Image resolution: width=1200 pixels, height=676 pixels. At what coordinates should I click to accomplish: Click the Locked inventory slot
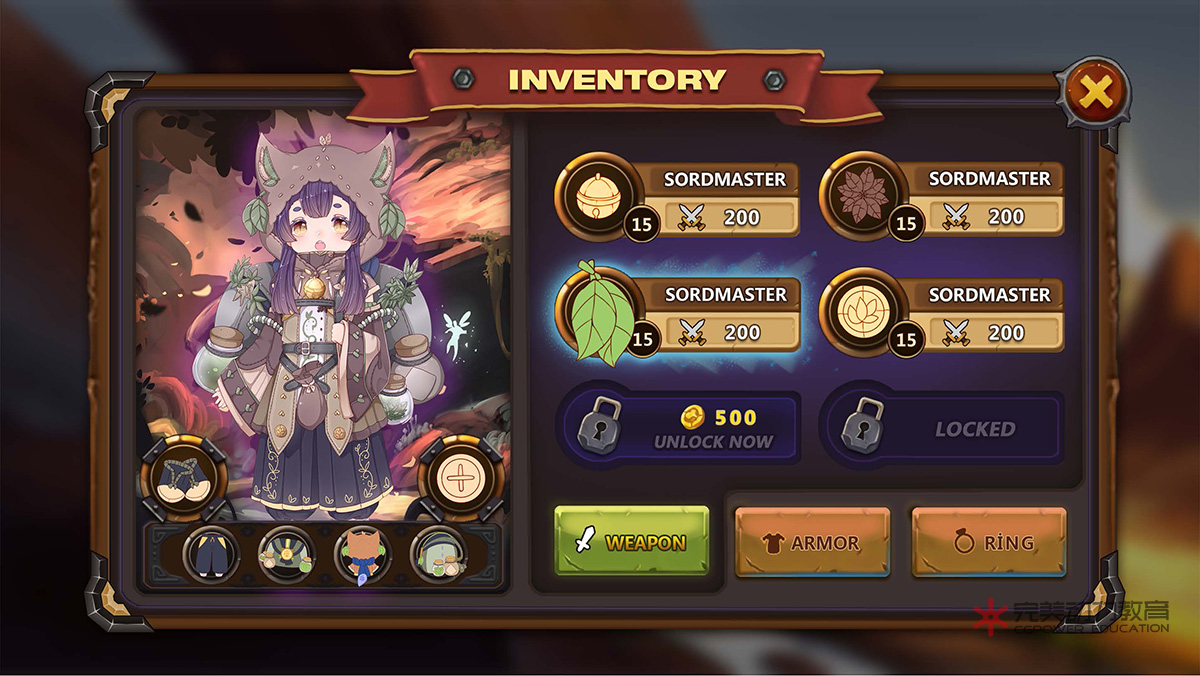941,429
